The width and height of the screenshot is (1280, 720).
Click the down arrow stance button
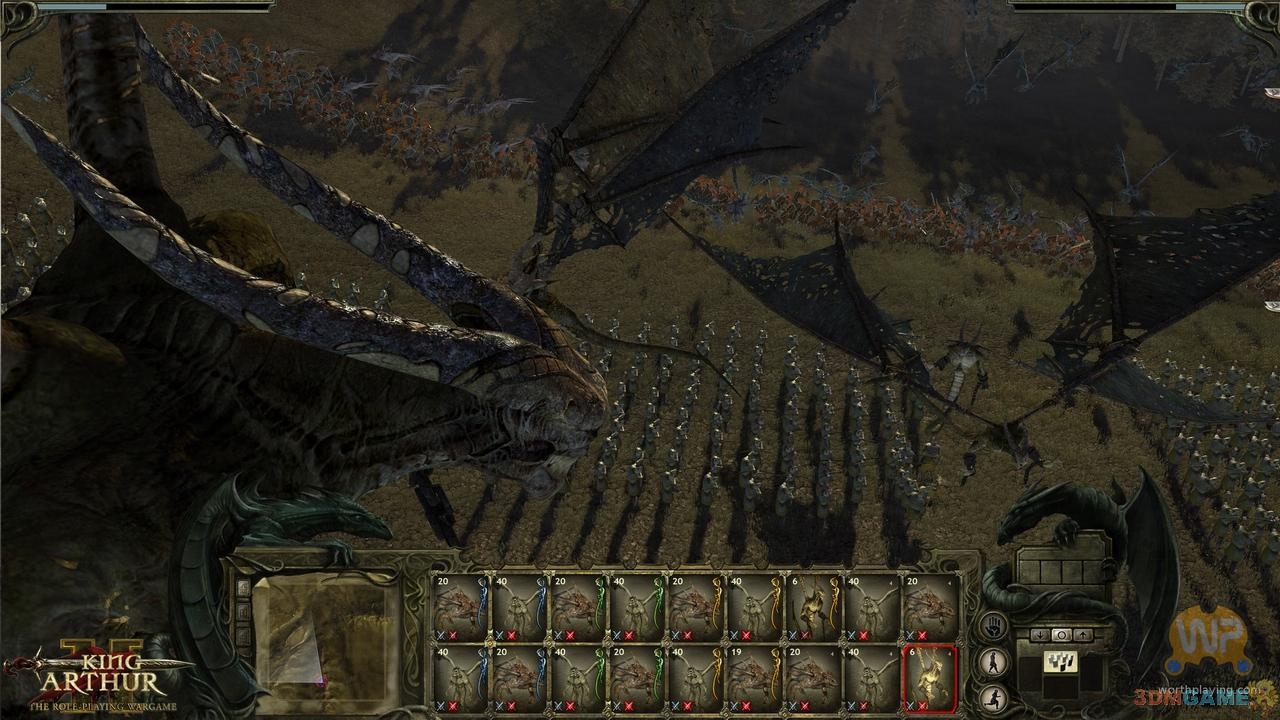[x=1040, y=635]
